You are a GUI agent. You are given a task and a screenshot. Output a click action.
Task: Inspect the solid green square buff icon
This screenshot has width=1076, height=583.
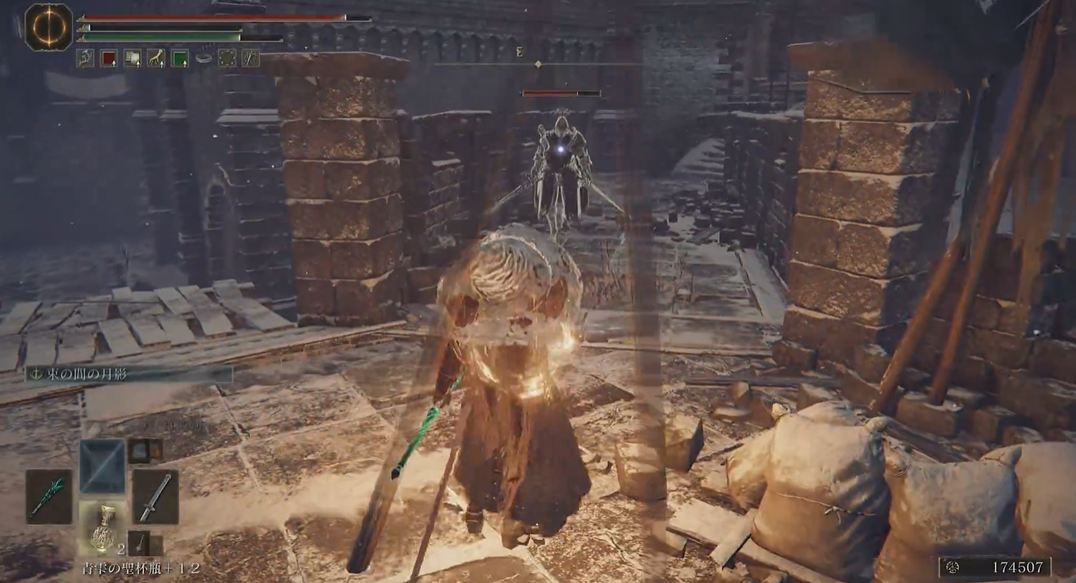click(180, 58)
